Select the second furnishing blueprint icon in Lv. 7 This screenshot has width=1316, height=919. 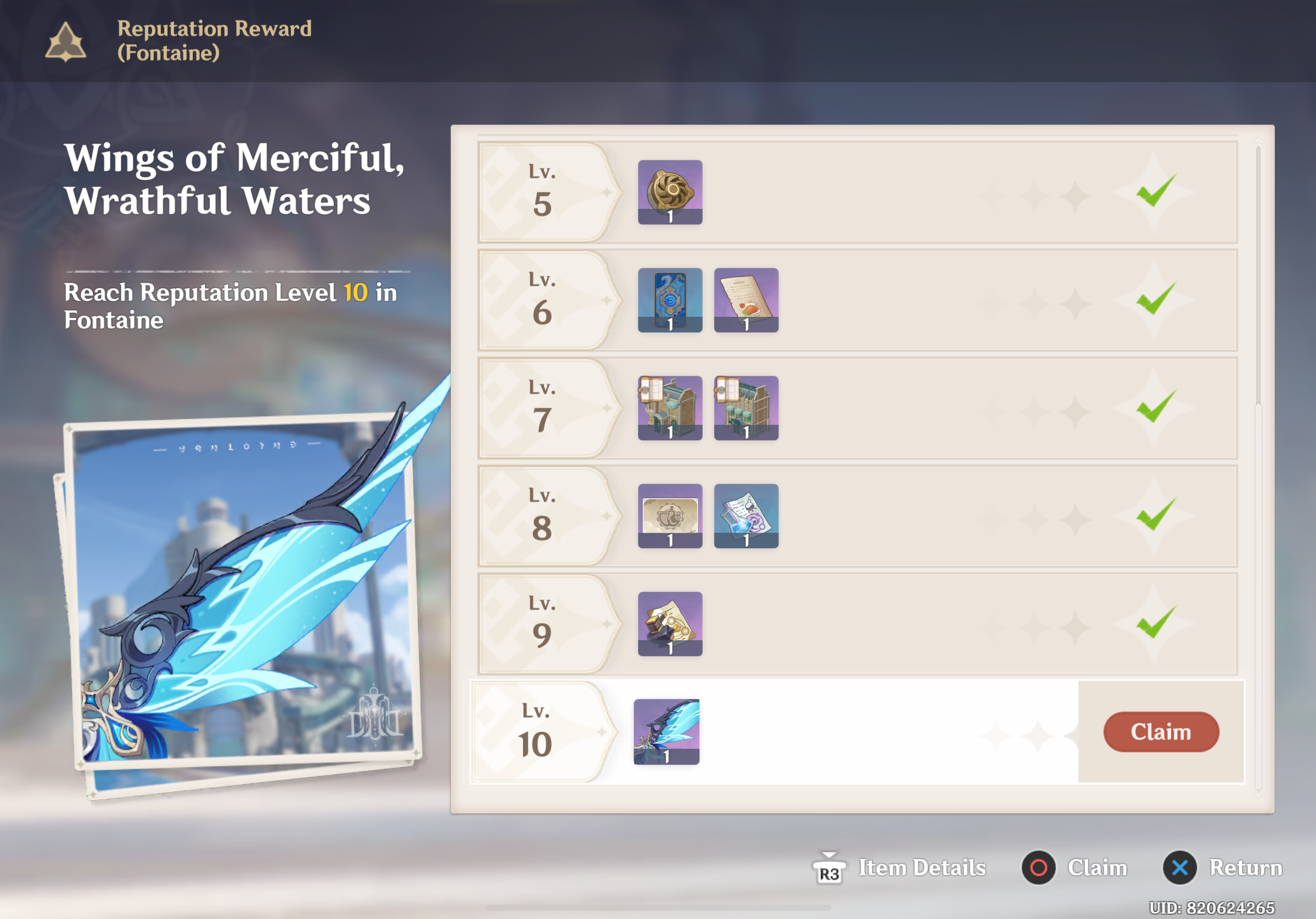coord(745,407)
